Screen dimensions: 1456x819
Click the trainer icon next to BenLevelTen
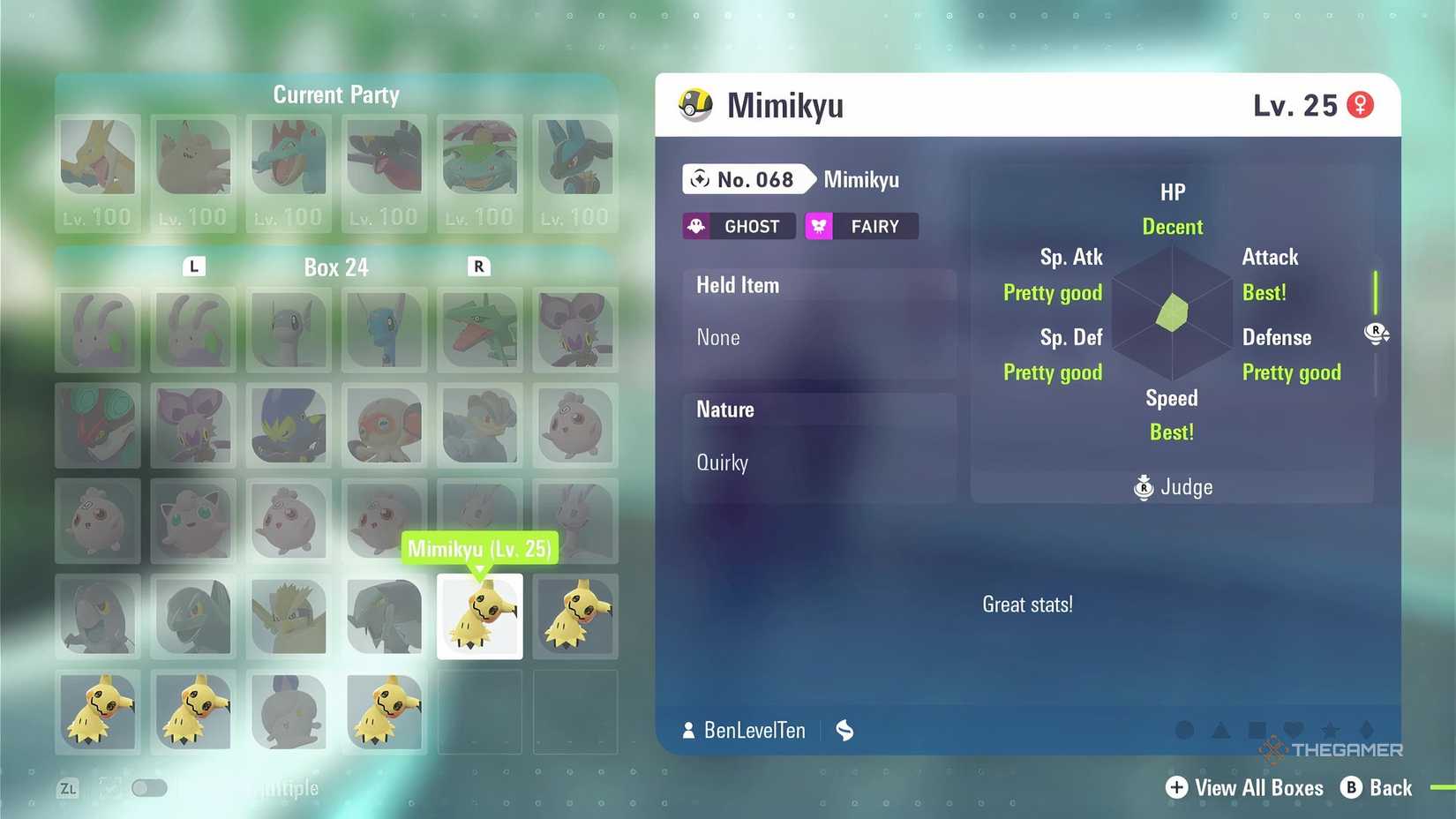[688, 730]
